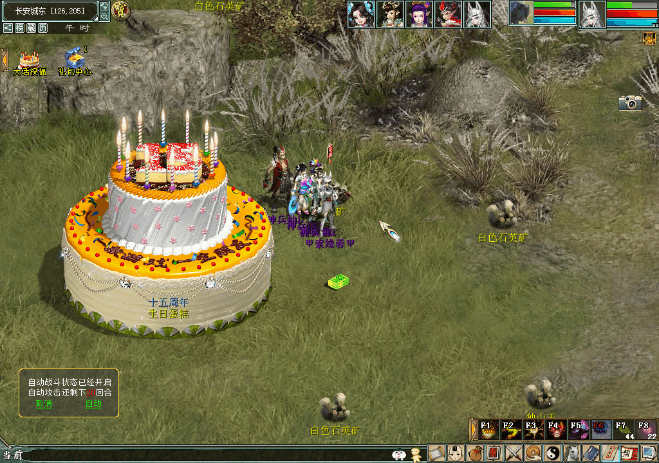Screen dimensions: 659x463
Task: Select the blue-haired girl party portrait
Action: (x=360, y=14)
